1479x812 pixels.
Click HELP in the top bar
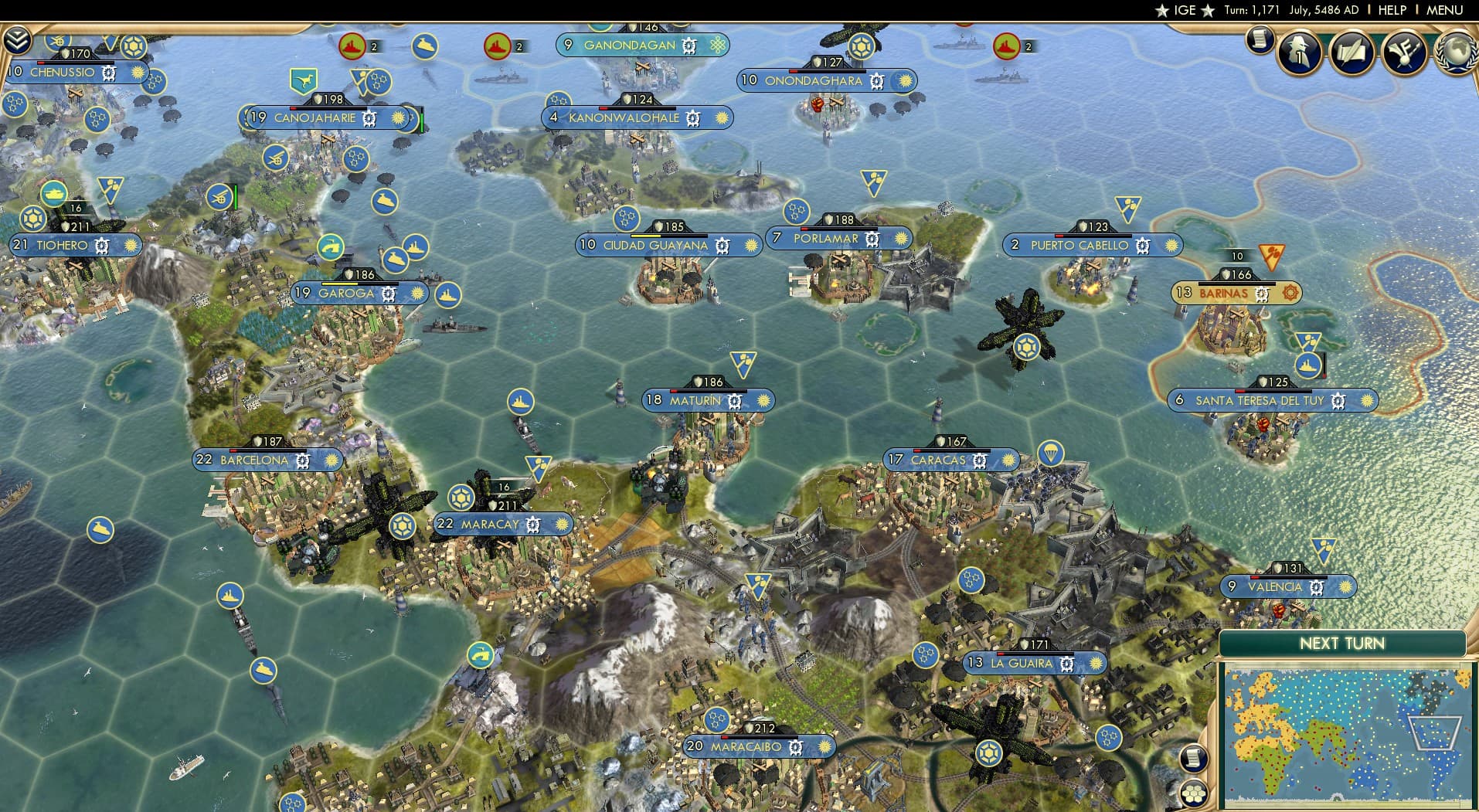pyautogui.click(x=1392, y=10)
